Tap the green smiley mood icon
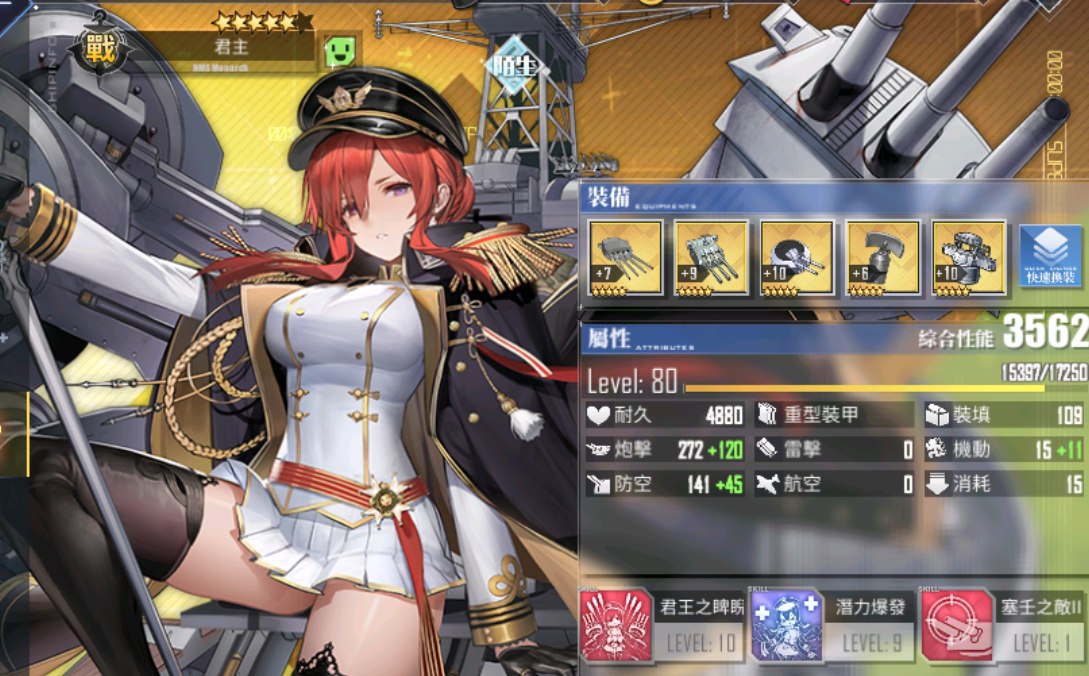 click(x=341, y=51)
